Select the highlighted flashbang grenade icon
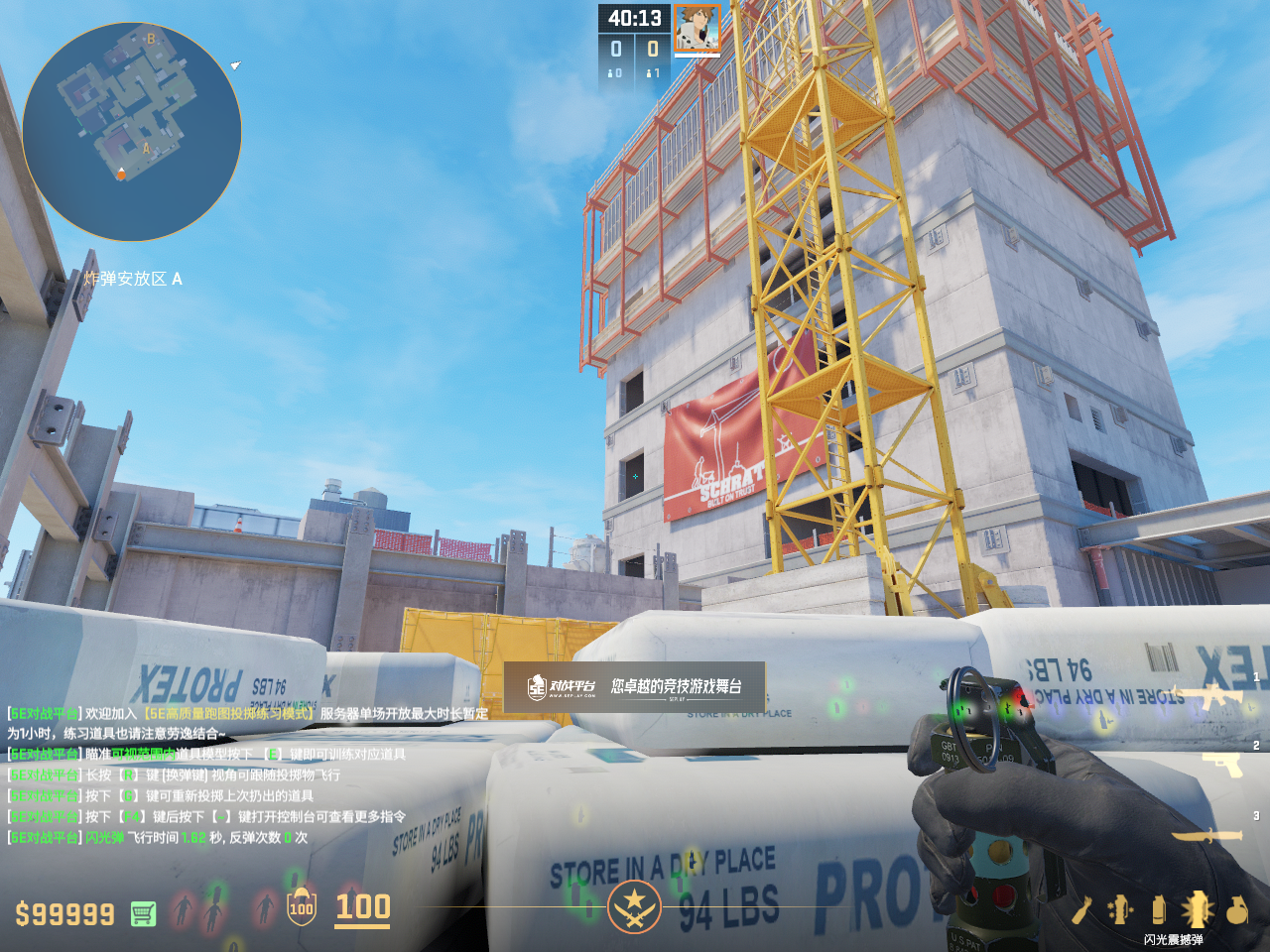1270x952 pixels. (x=1197, y=909)
